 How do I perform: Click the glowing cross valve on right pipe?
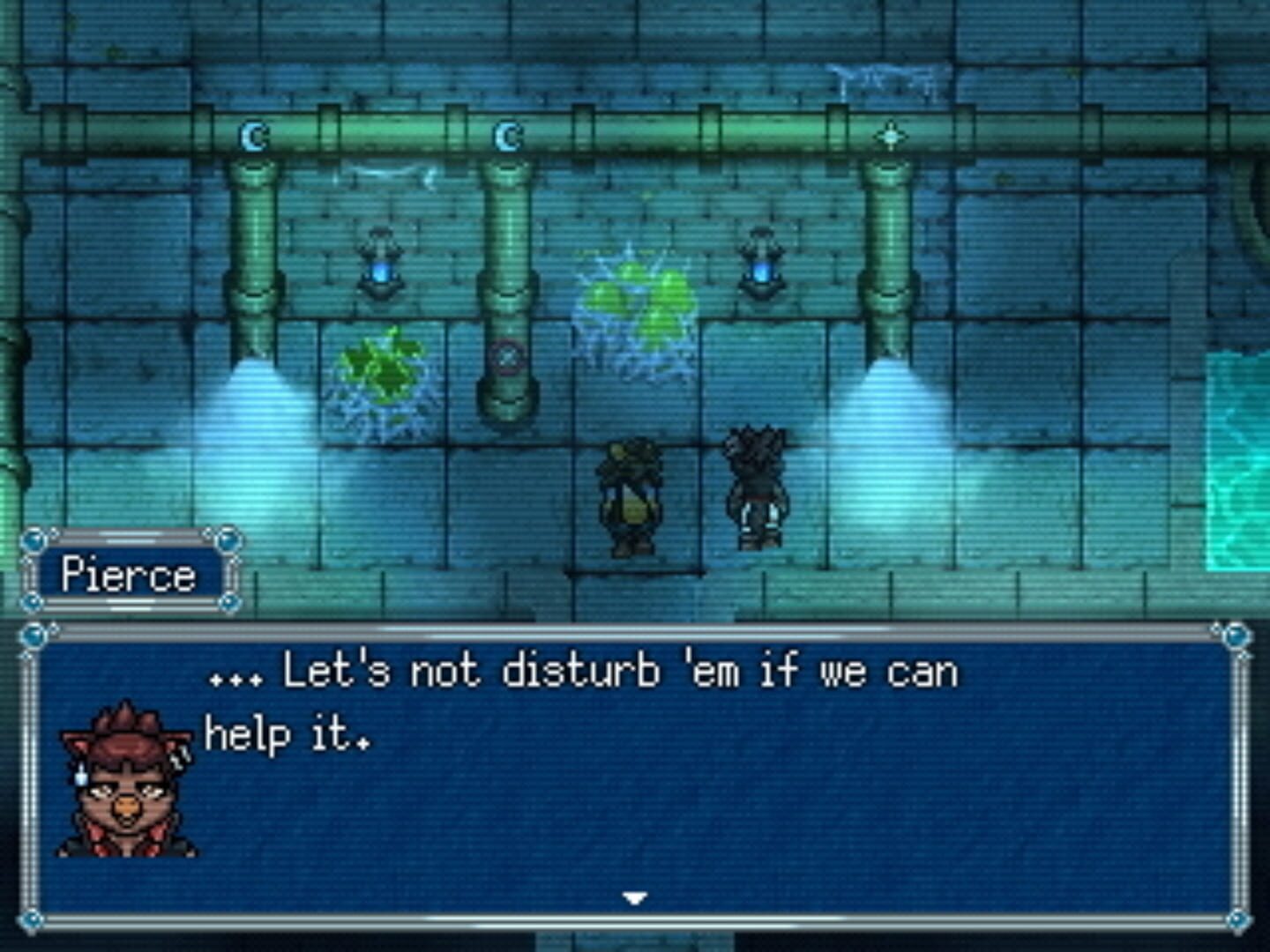(893, 136)
